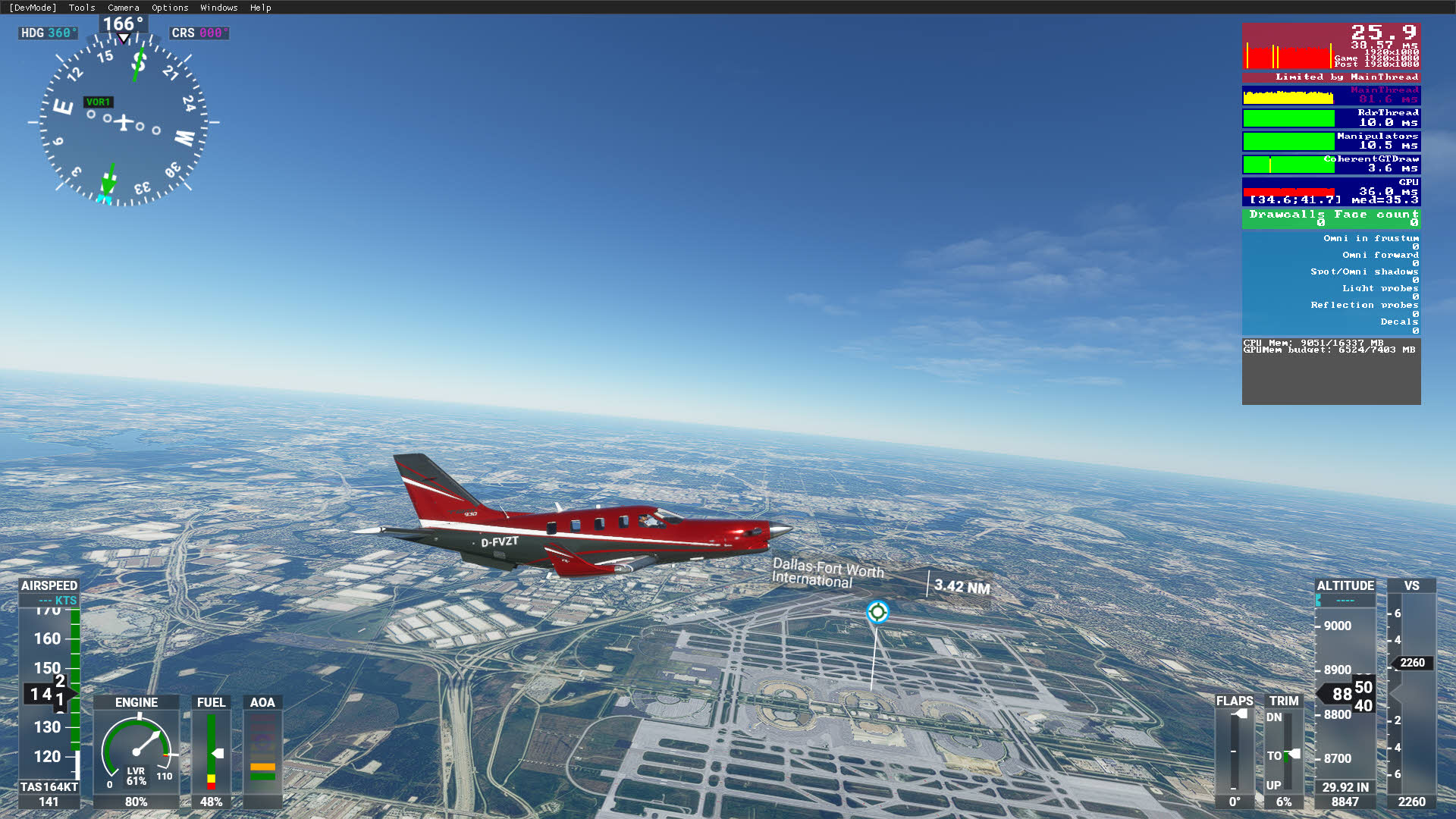Toggle the HDG 360° heading bug setting

[47, 33]
